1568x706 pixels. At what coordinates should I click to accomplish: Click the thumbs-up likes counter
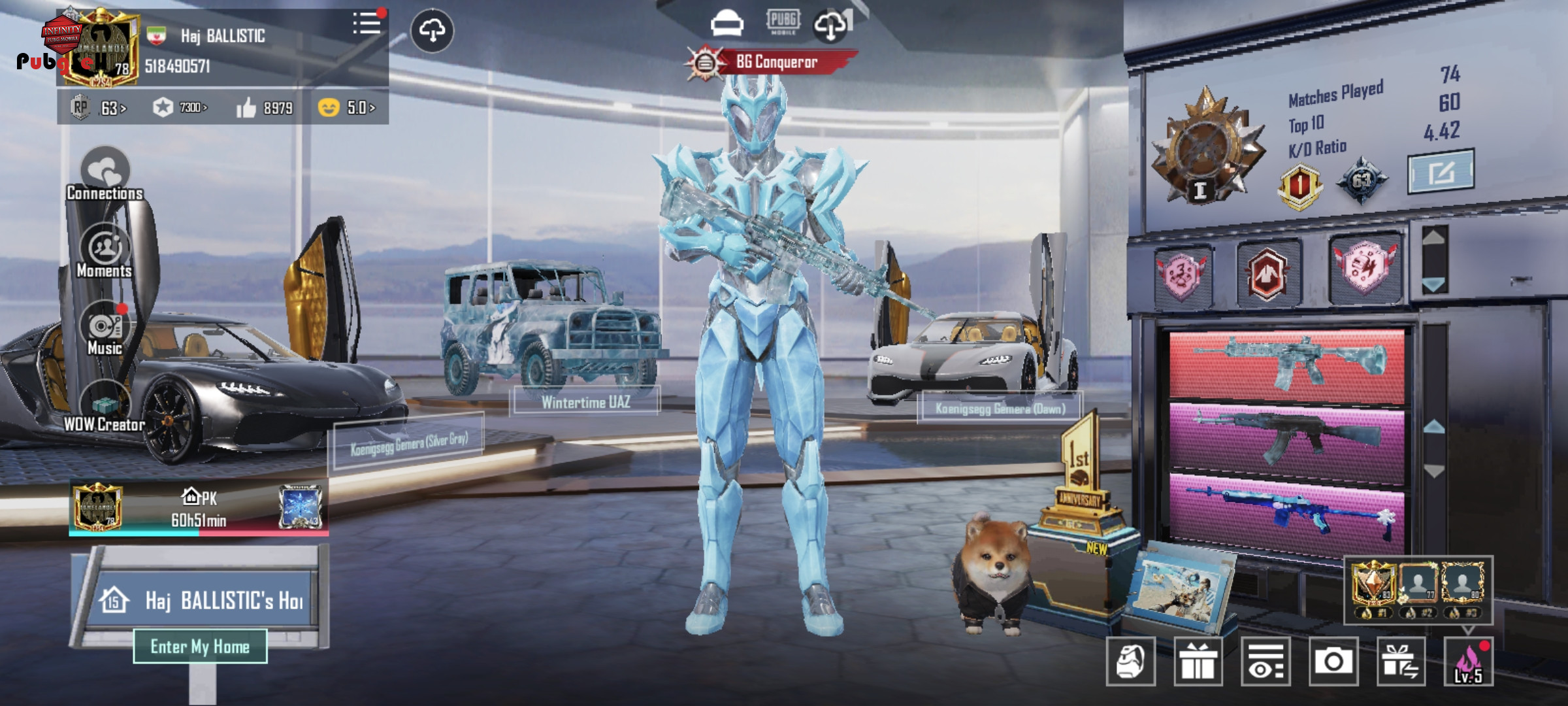click(x=265, y=108)
